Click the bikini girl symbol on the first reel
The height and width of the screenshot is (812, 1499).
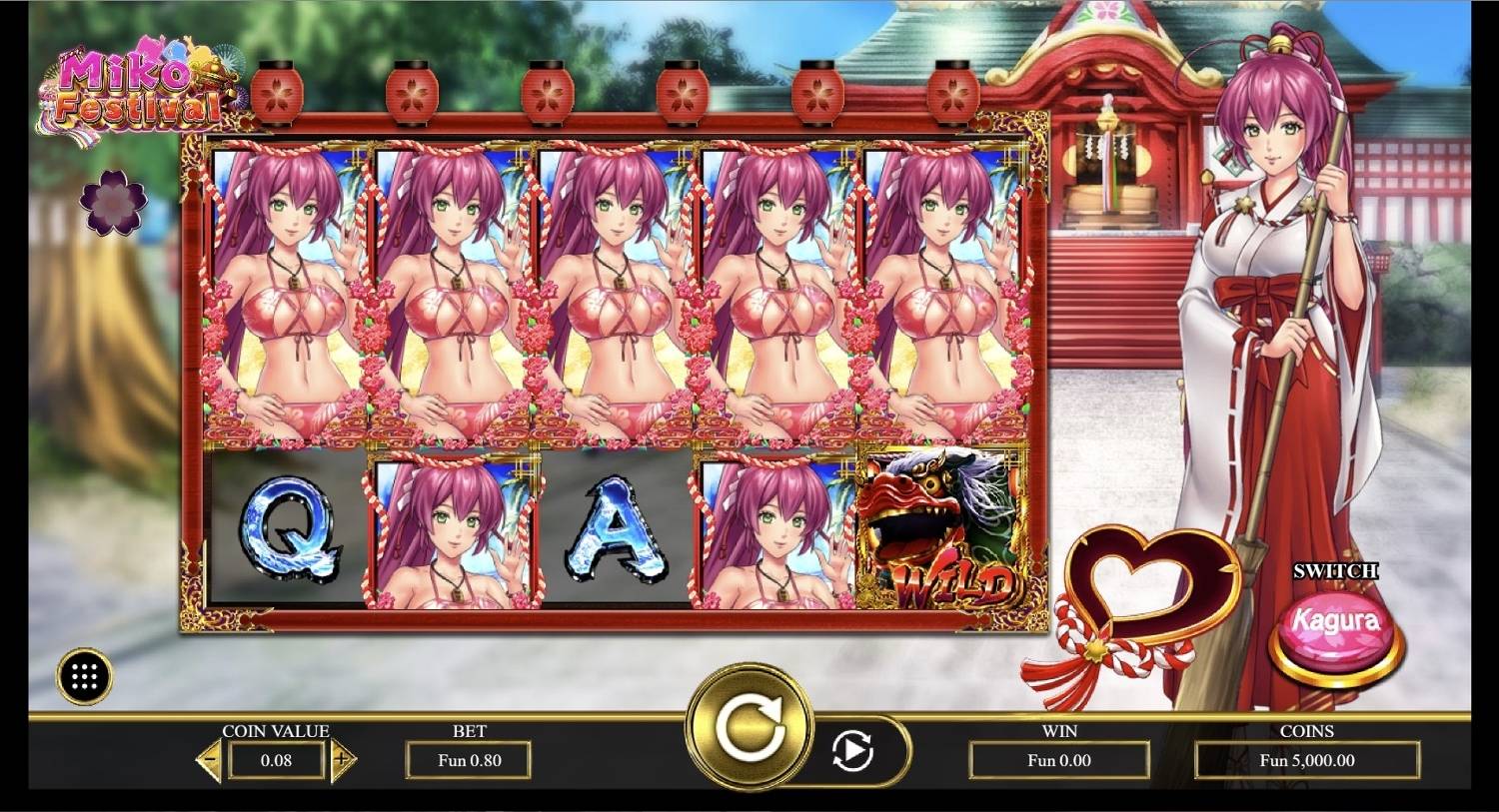[284, 295]
